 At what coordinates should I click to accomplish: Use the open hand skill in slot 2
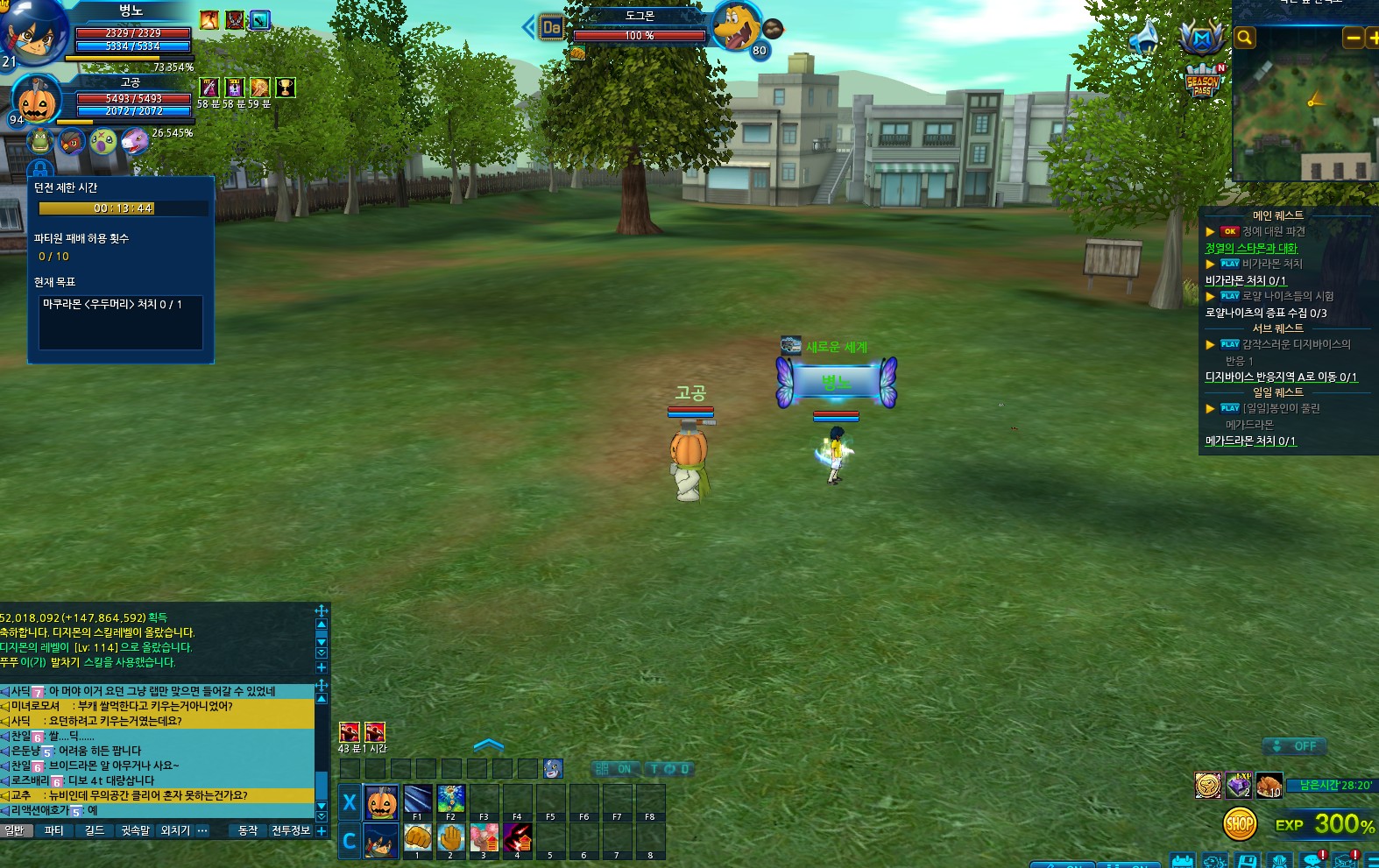point(451,840)
